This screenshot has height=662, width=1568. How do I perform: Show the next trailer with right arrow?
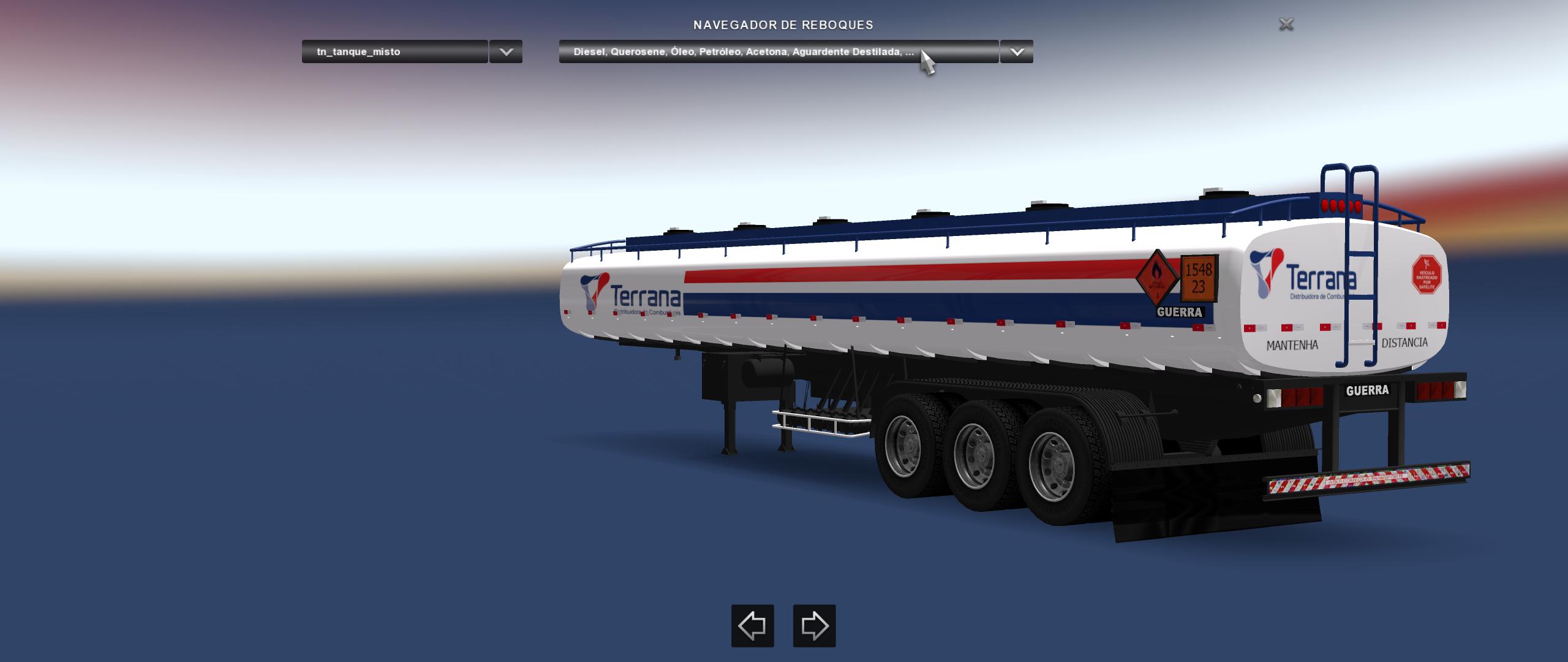tap(814, 626)
